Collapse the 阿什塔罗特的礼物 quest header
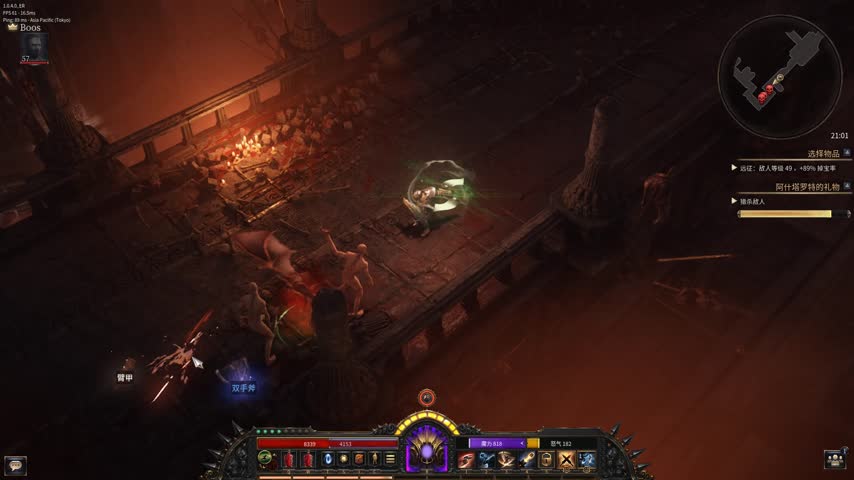The height and width of the screenshot is (480, 854). 846,187
